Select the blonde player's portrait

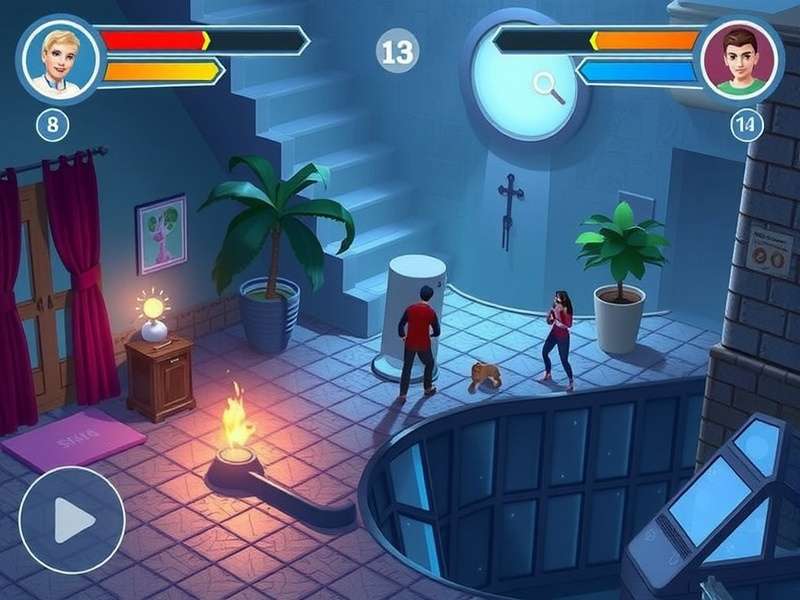click(x=59, y=56)
